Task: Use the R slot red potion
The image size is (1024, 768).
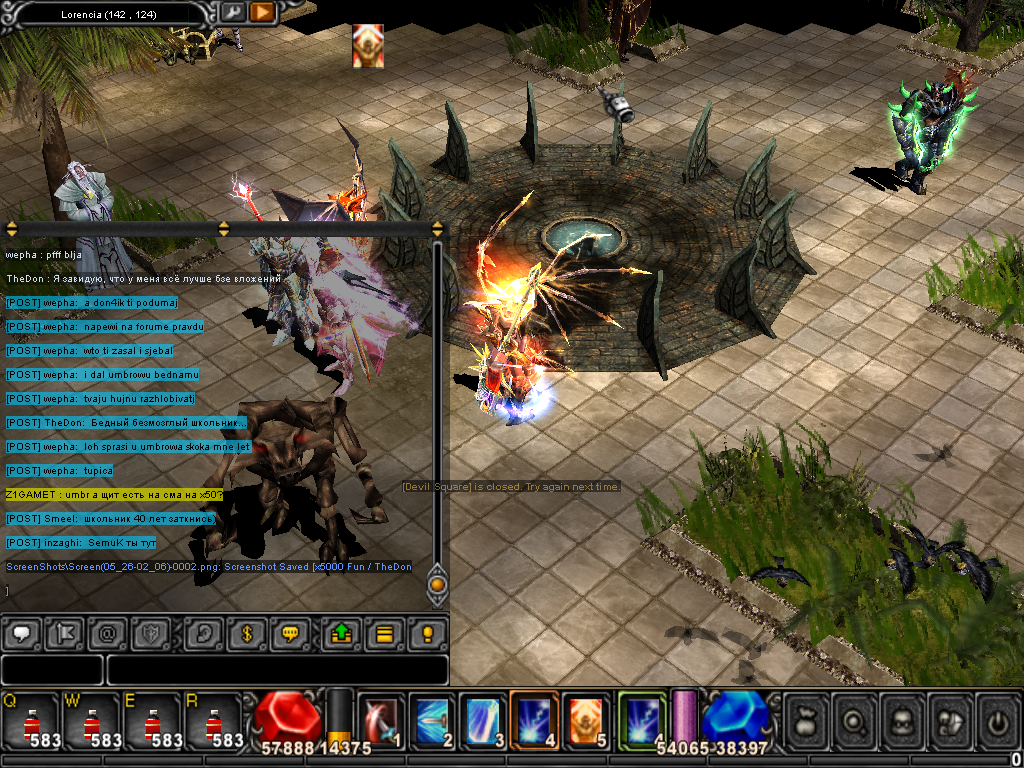Action: click(214, 719)
